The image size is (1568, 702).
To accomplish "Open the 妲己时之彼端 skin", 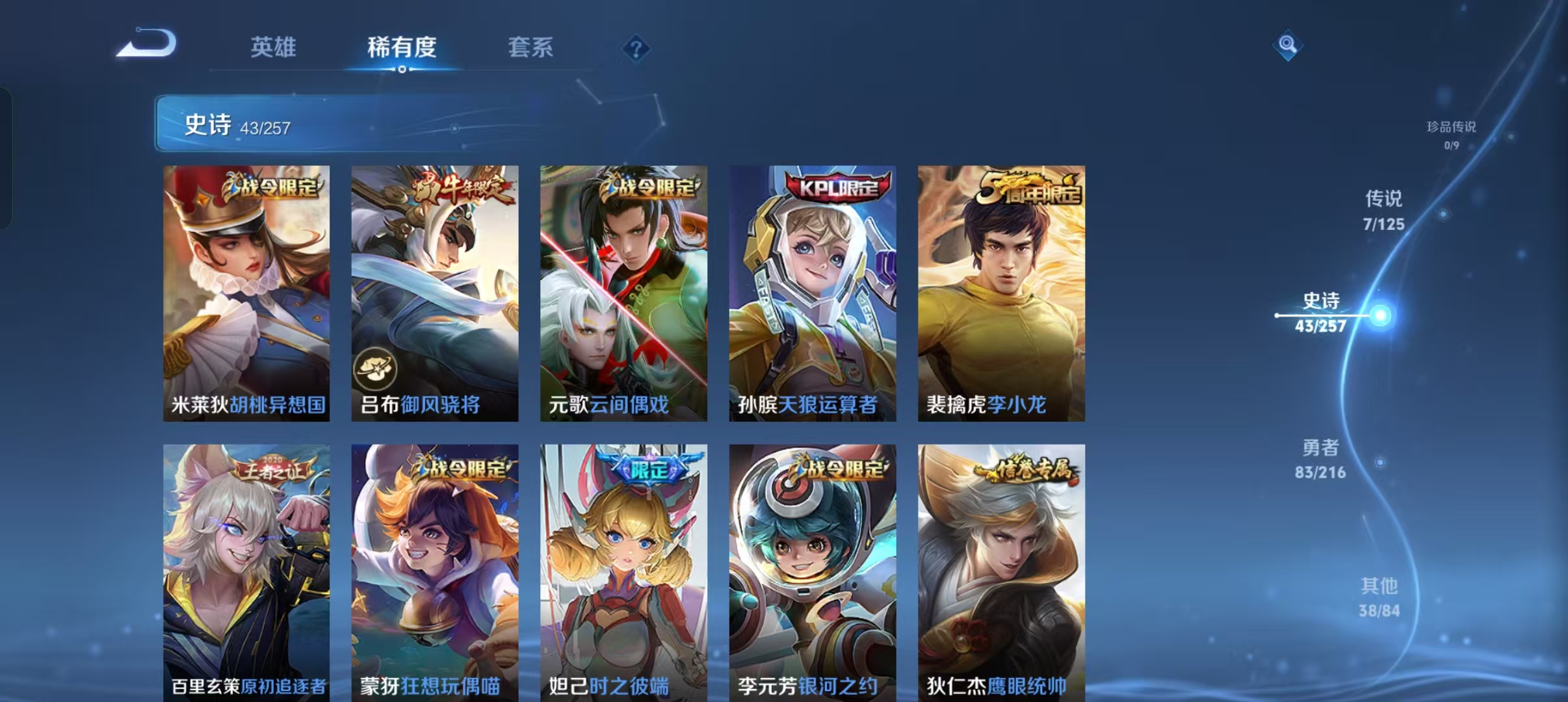I will [623, 572].
